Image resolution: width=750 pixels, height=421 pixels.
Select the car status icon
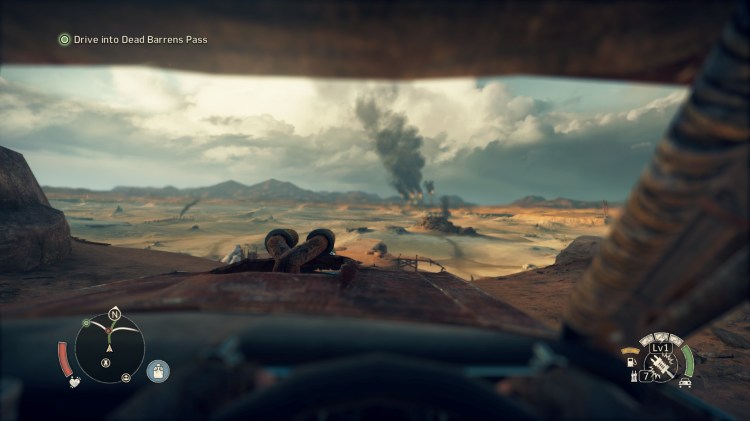(x=684, y=382)
